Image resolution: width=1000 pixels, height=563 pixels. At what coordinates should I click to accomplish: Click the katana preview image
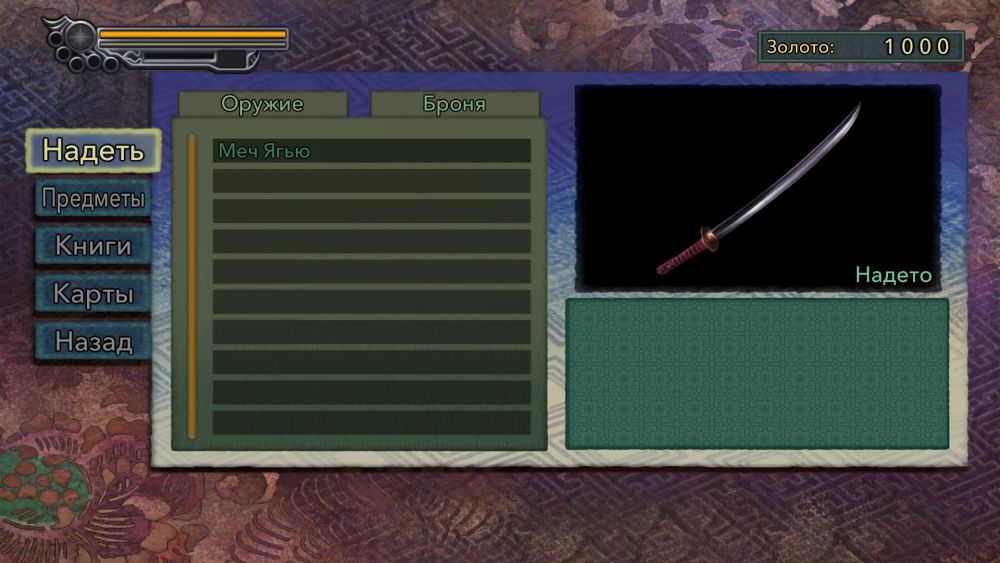[757, 188]
